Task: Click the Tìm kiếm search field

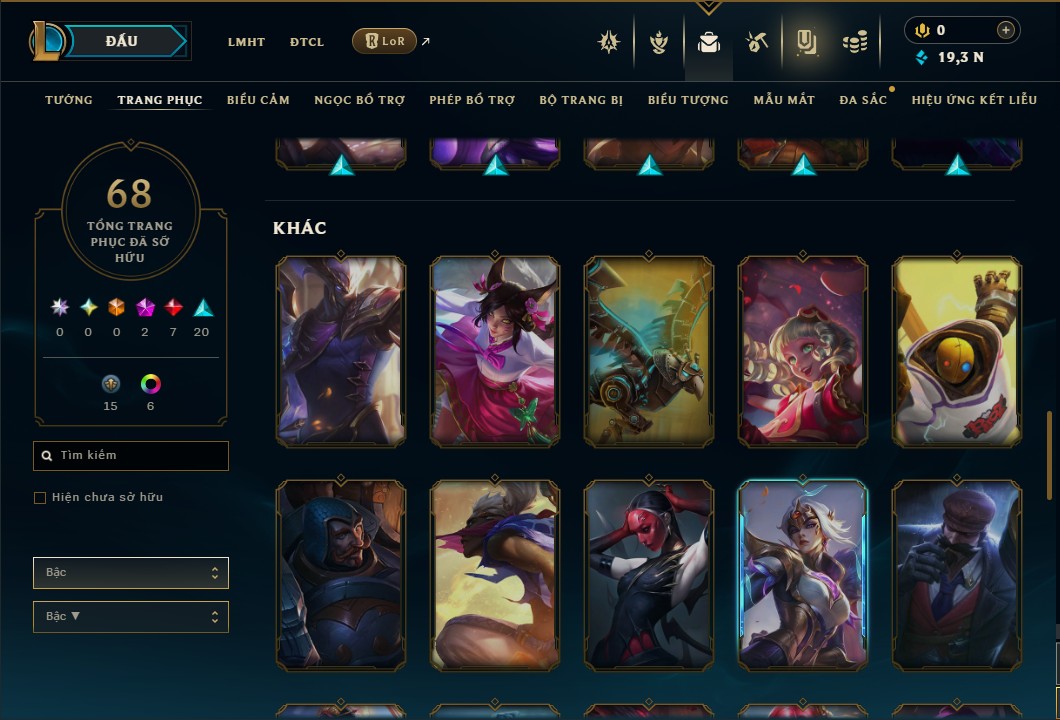Action: pyautogui.click(x=131, y=456)
